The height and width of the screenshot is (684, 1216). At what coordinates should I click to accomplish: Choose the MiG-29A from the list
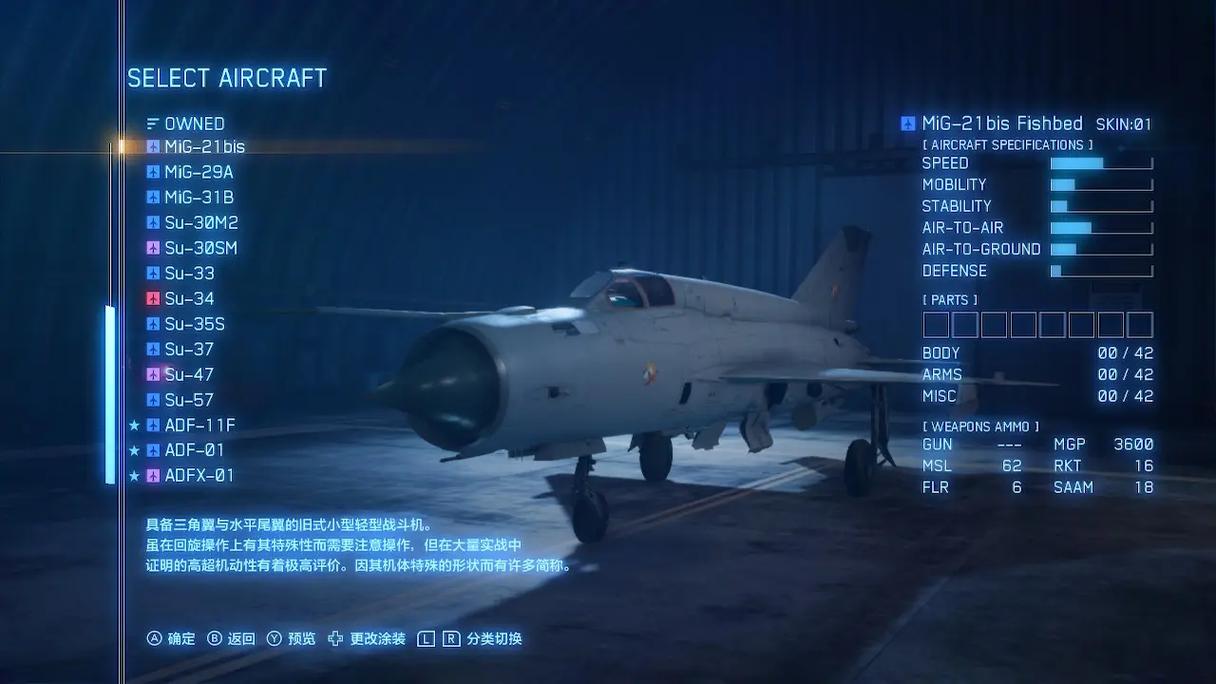click(x=198, y=172)
